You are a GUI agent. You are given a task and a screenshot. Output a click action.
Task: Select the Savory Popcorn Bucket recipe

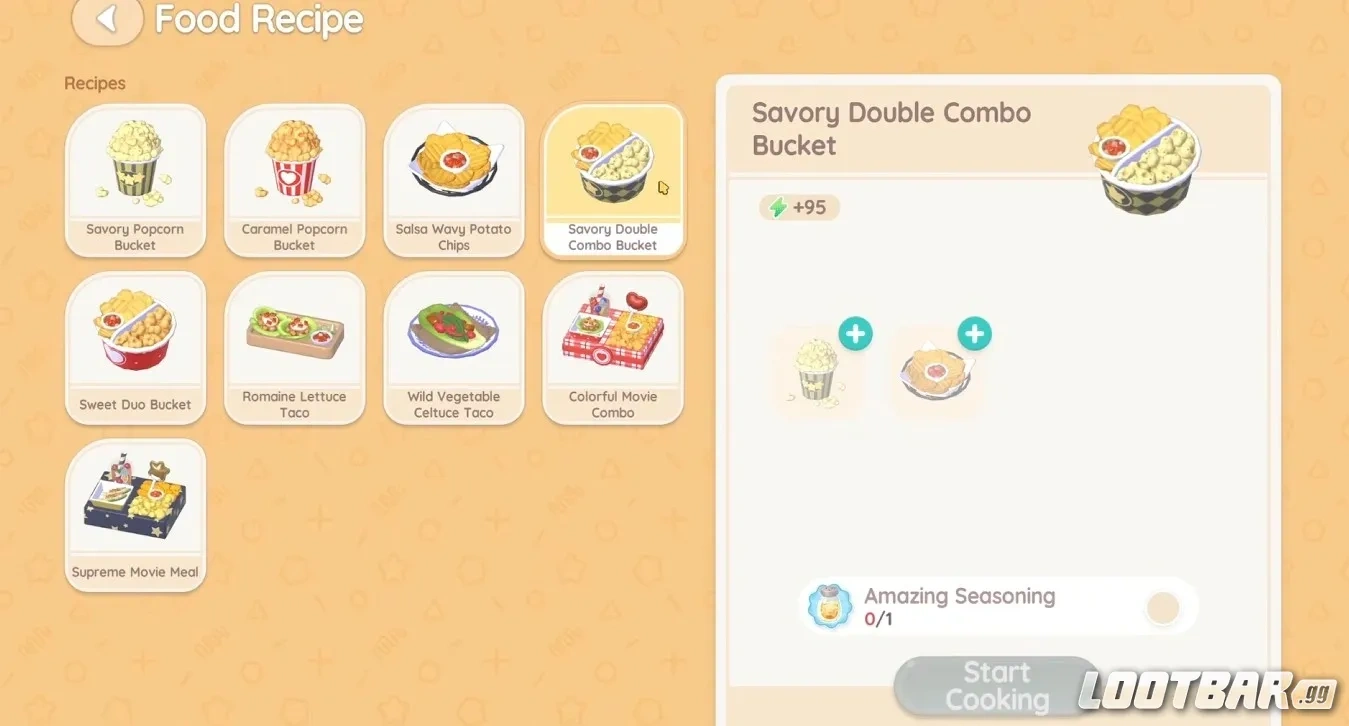tap(135, 180)
